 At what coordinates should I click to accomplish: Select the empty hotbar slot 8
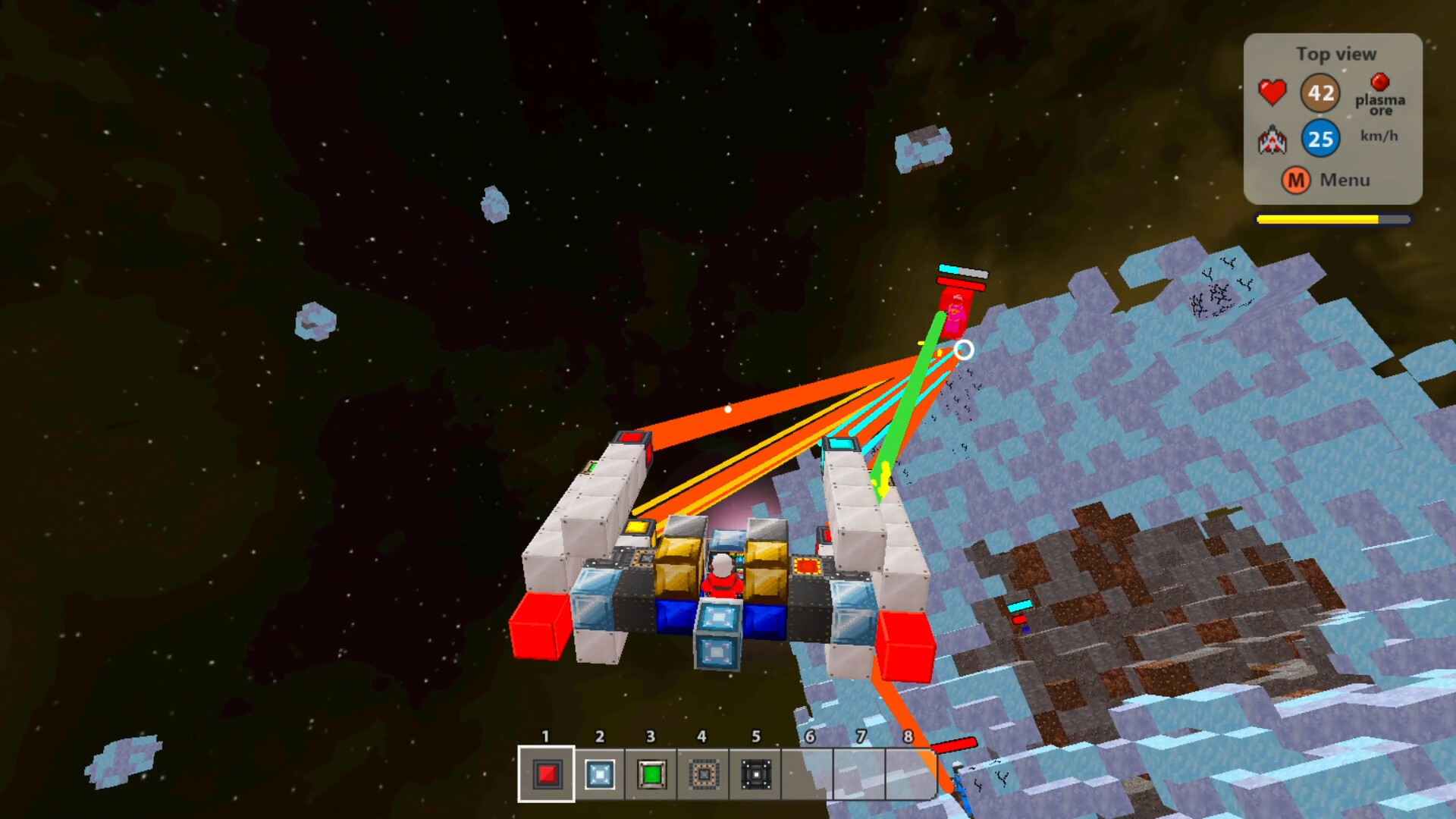click(x=910, y=774)
